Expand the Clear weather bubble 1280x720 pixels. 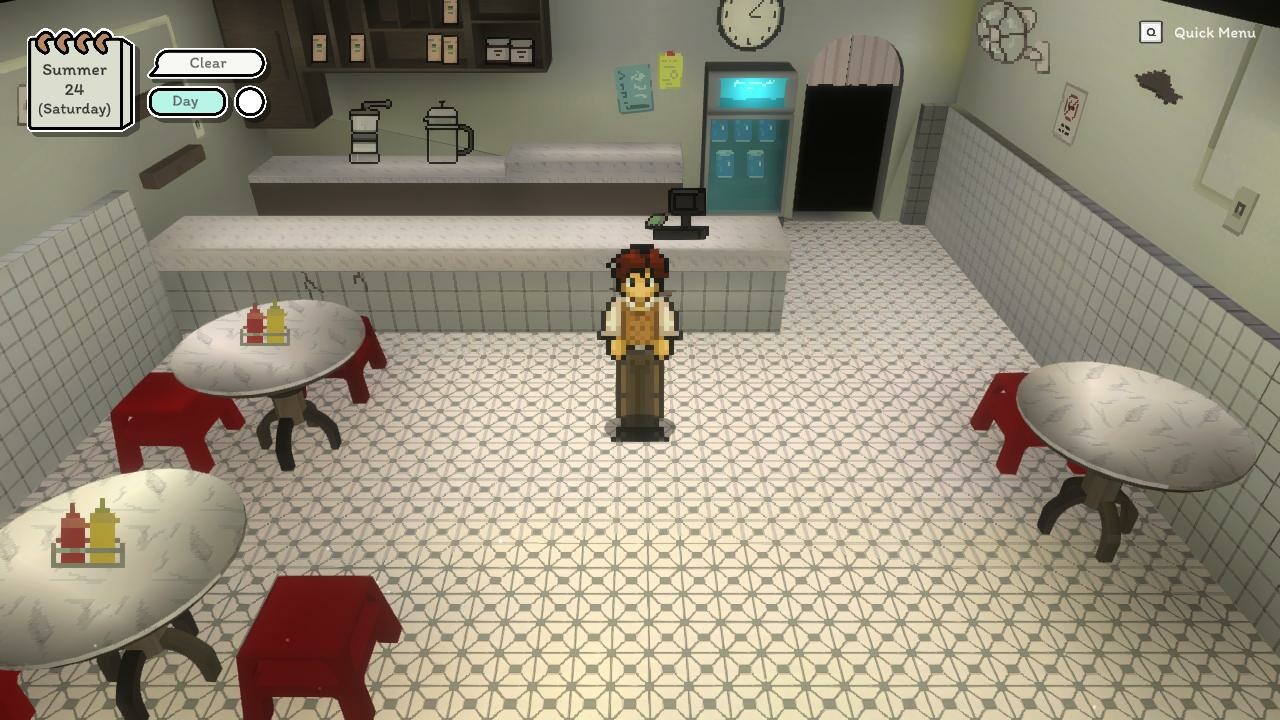208,63
